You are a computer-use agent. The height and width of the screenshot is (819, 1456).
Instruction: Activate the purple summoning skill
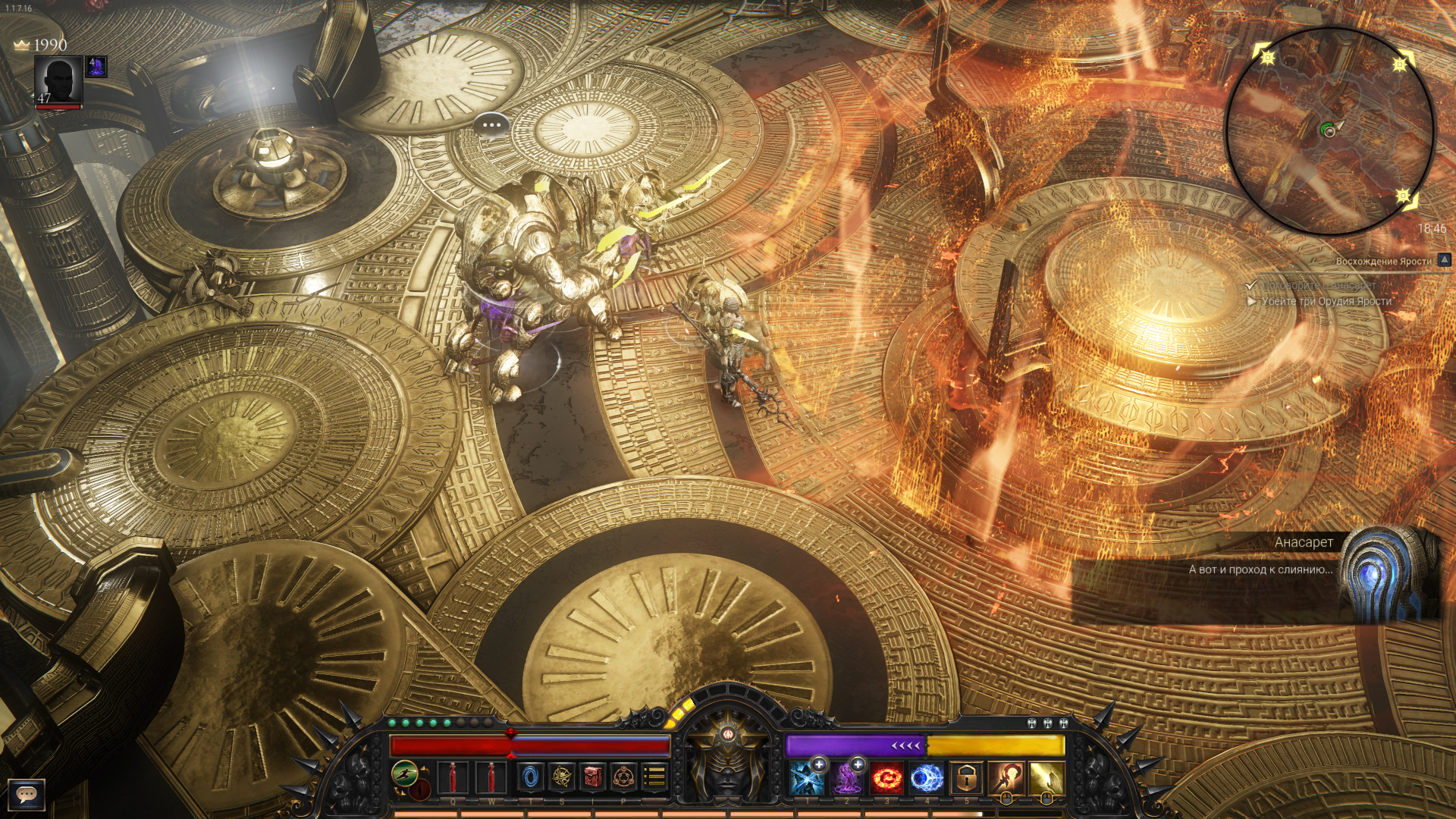pyautogui.click(x=846, y=779)
